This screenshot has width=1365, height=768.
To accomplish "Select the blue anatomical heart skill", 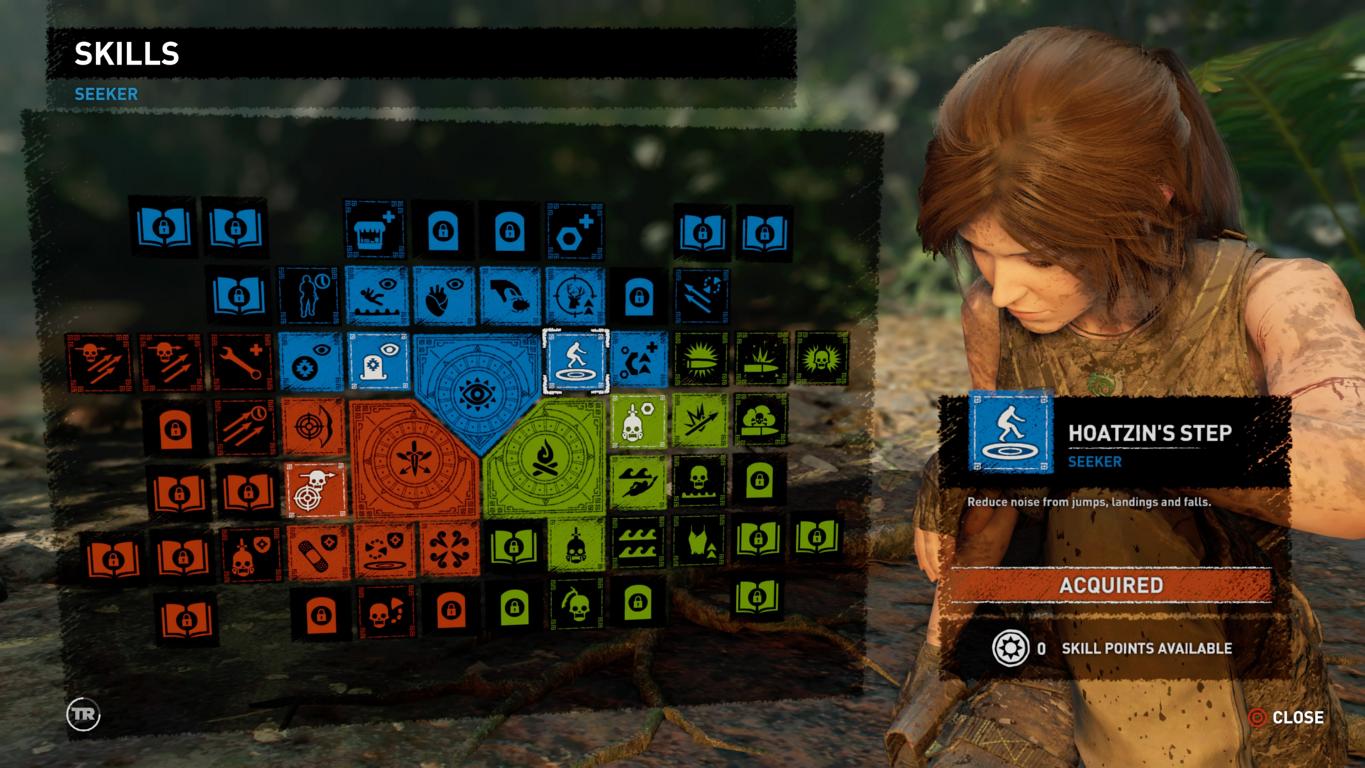I will [443, 296].
